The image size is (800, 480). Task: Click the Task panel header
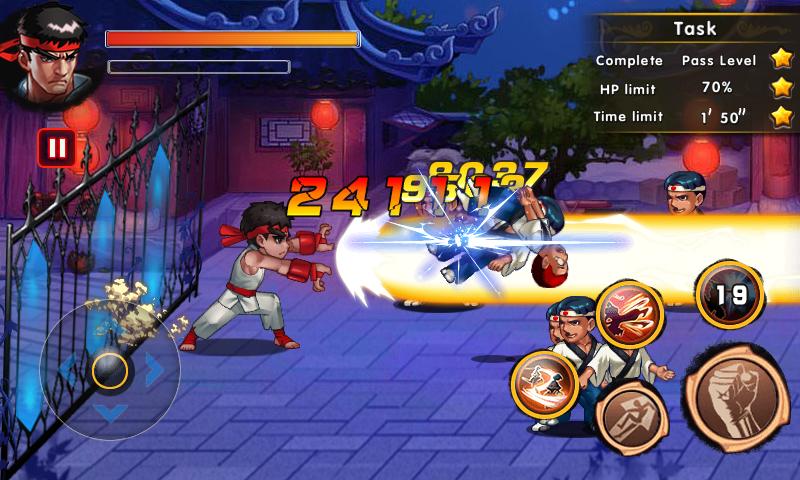tap(693, 30)
